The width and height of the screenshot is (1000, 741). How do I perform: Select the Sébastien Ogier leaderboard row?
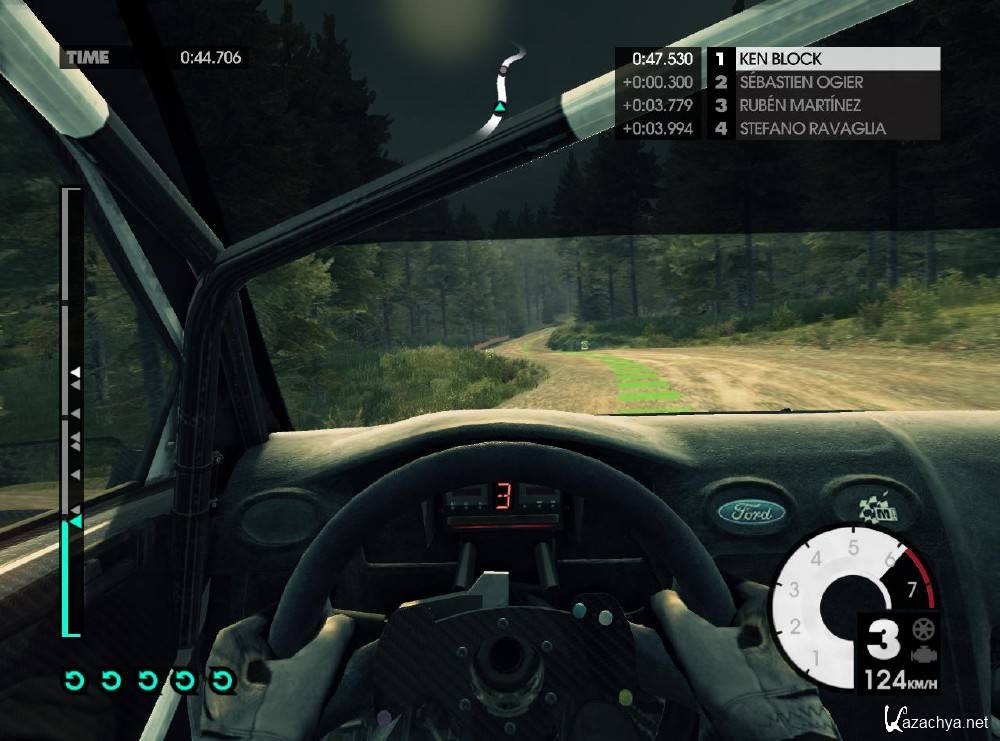[823, 82]
